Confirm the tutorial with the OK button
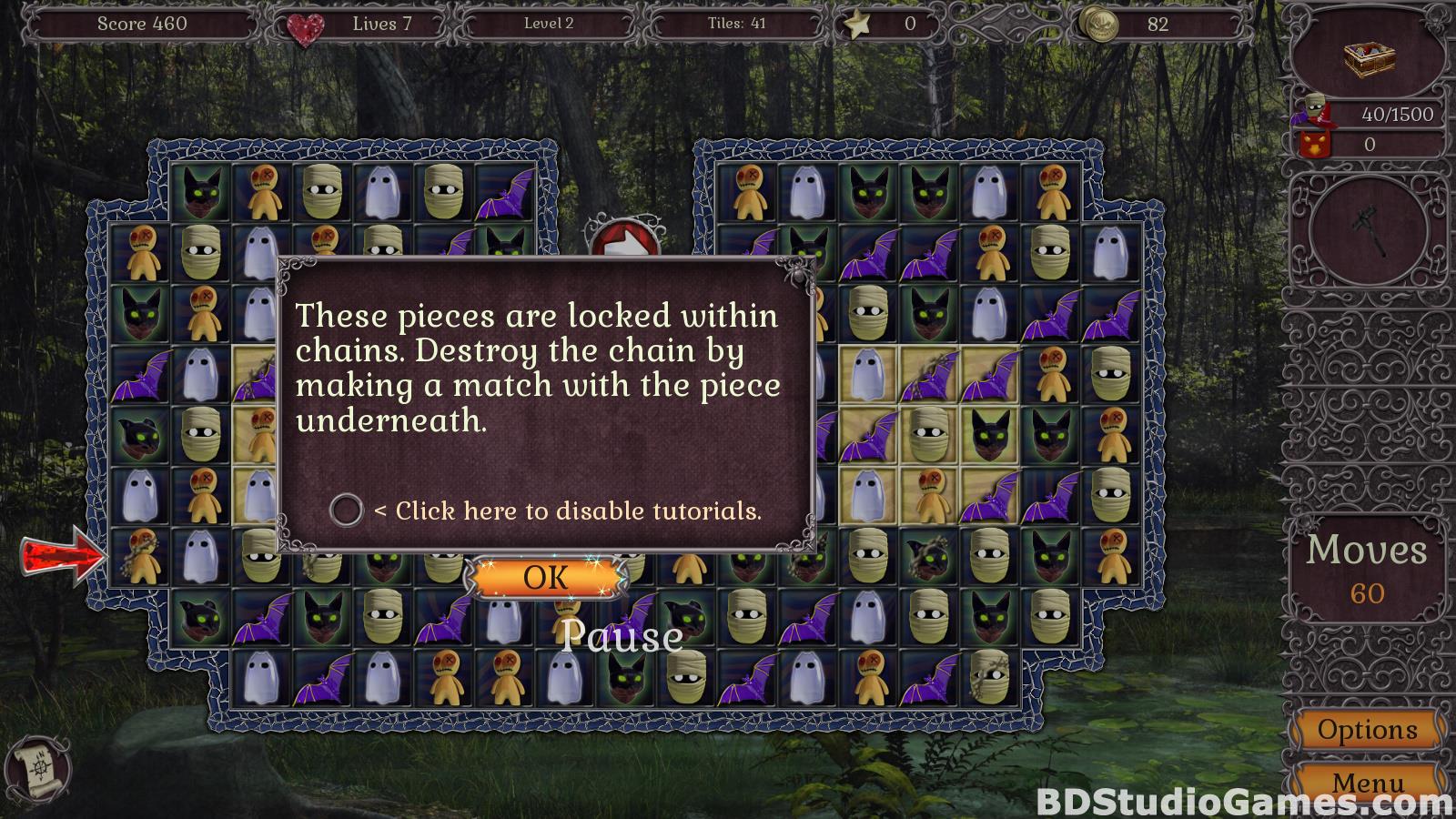This screenshot has height=819, width=1456. pos(545,578)
